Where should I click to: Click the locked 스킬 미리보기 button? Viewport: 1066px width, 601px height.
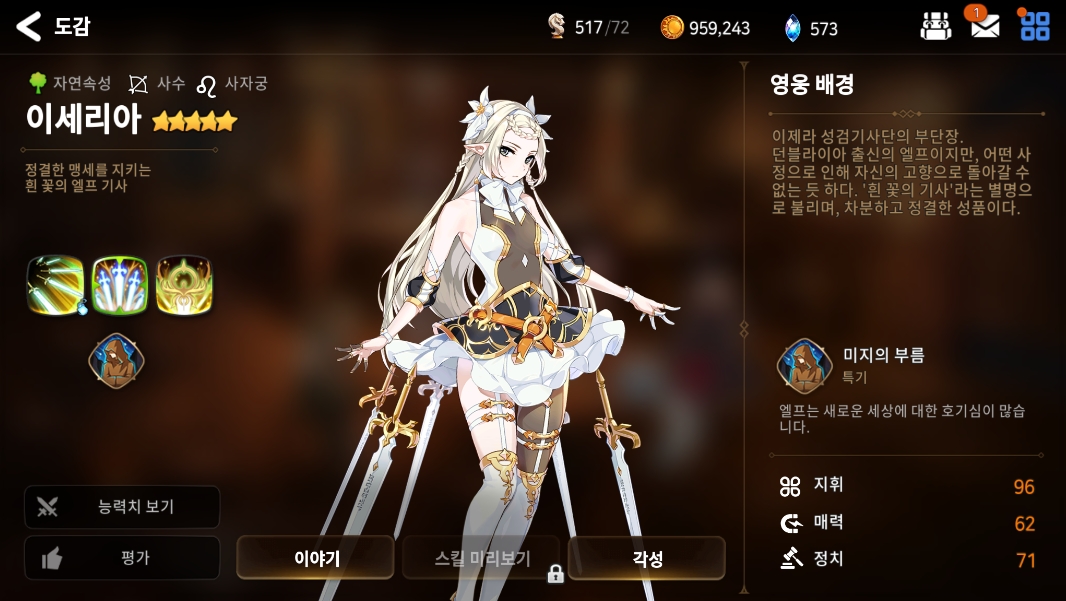[481, 558]
